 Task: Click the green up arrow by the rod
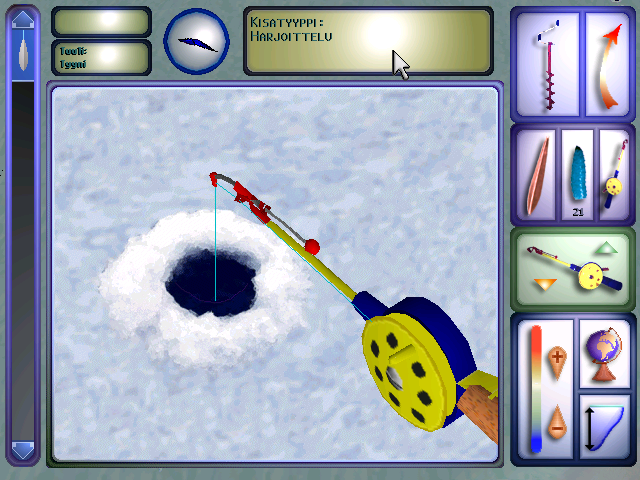click(x=606, y=247)
